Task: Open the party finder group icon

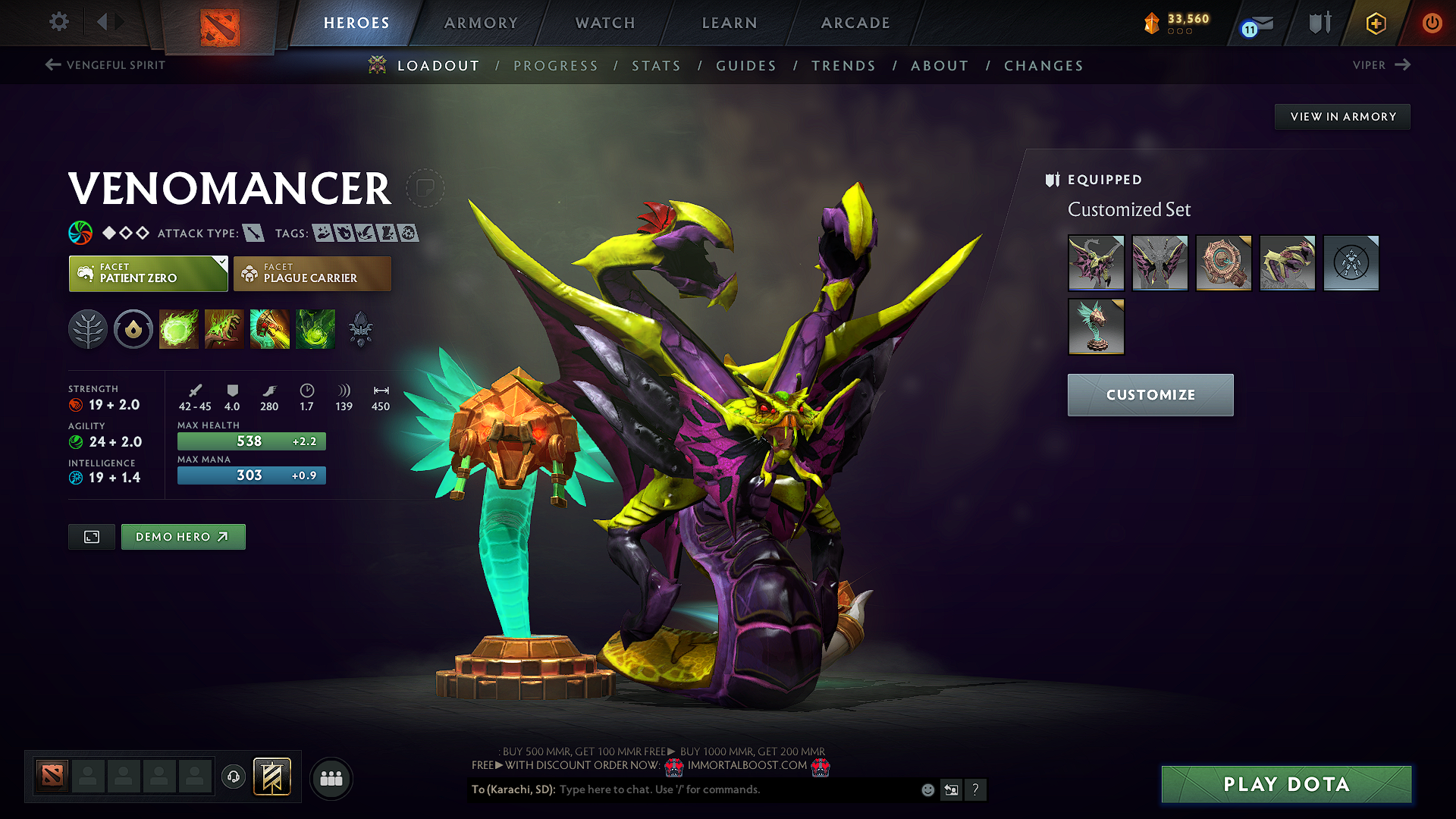Action: [331, 778]
